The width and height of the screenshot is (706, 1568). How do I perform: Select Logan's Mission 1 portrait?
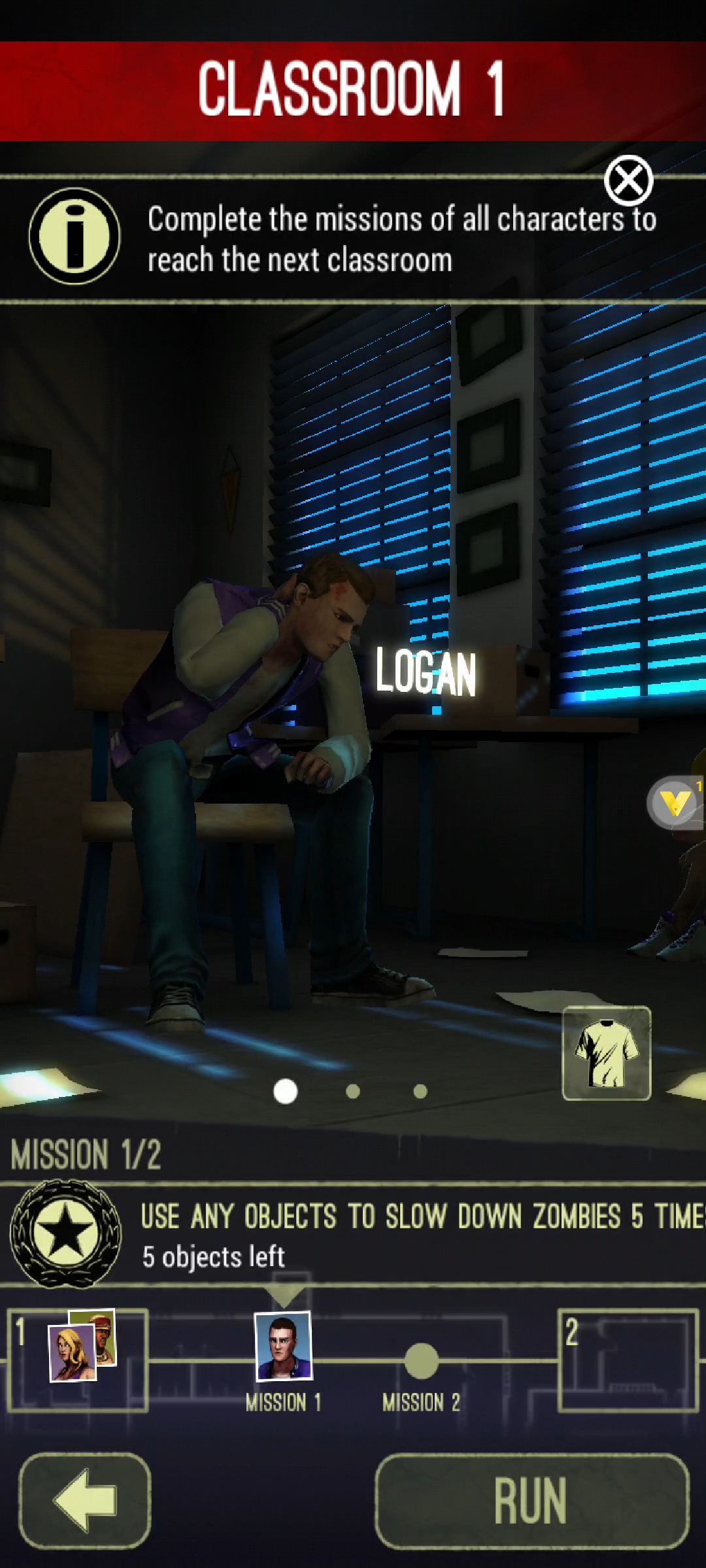click(284, 1346)
